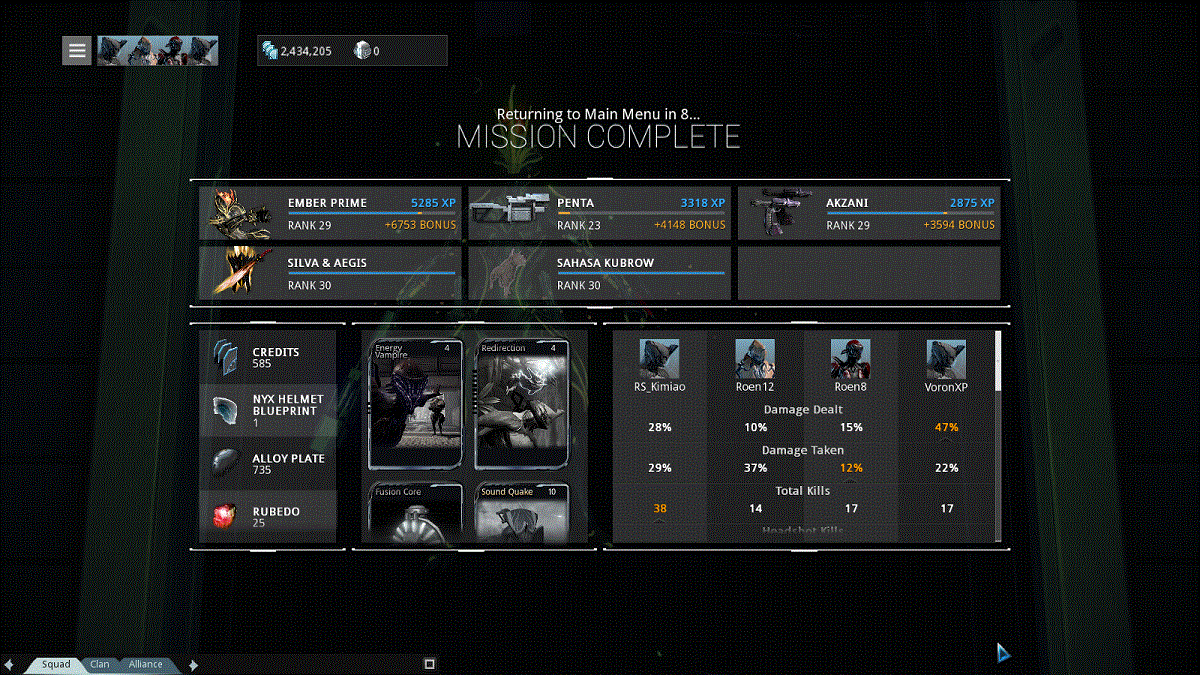Click the Penta weapon XP panel
Image resolution: width=1200 pixels, height=675 pixels.
point(599,213)
